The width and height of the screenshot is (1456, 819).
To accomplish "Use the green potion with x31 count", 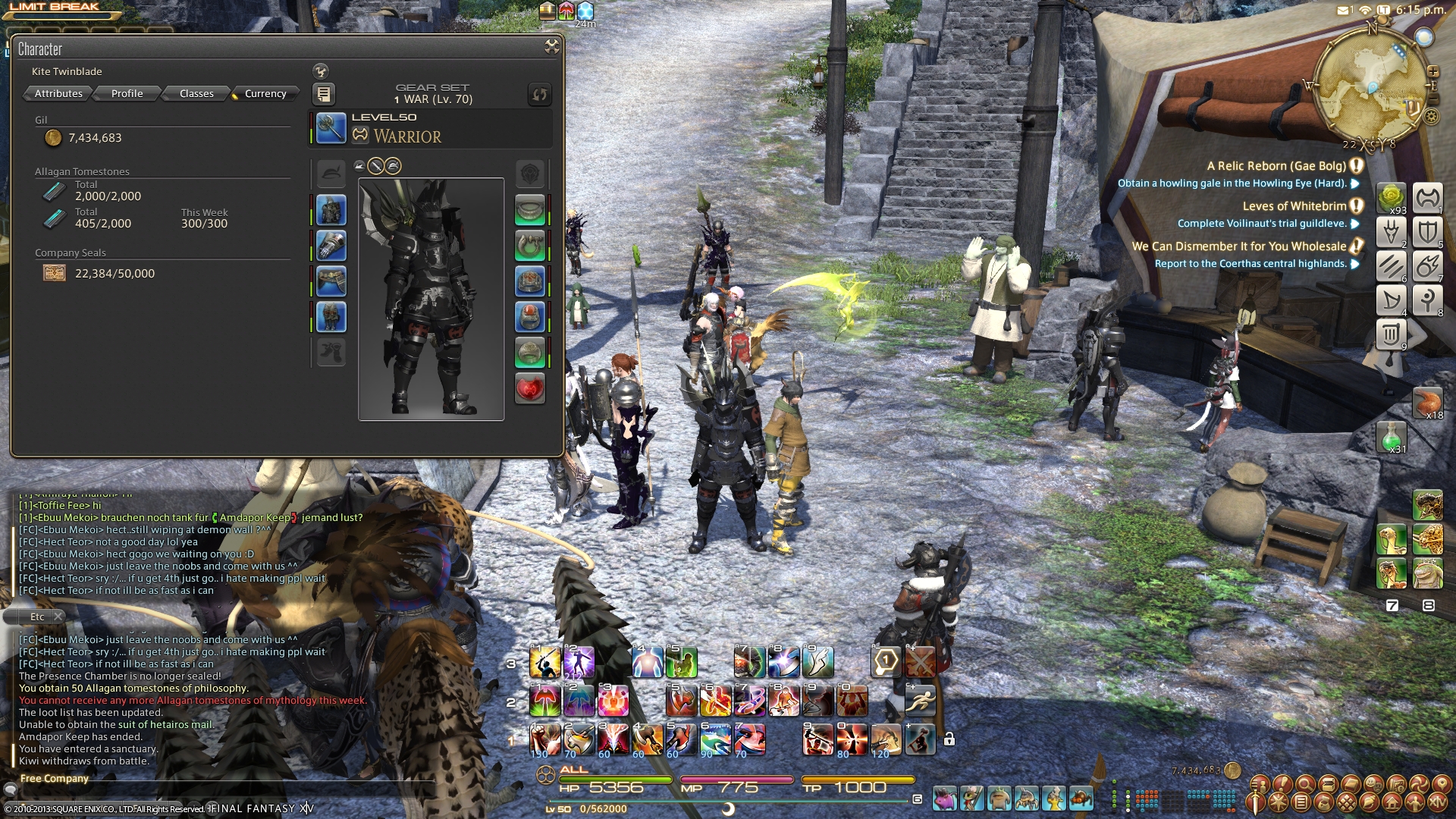I will (1392, 438).
